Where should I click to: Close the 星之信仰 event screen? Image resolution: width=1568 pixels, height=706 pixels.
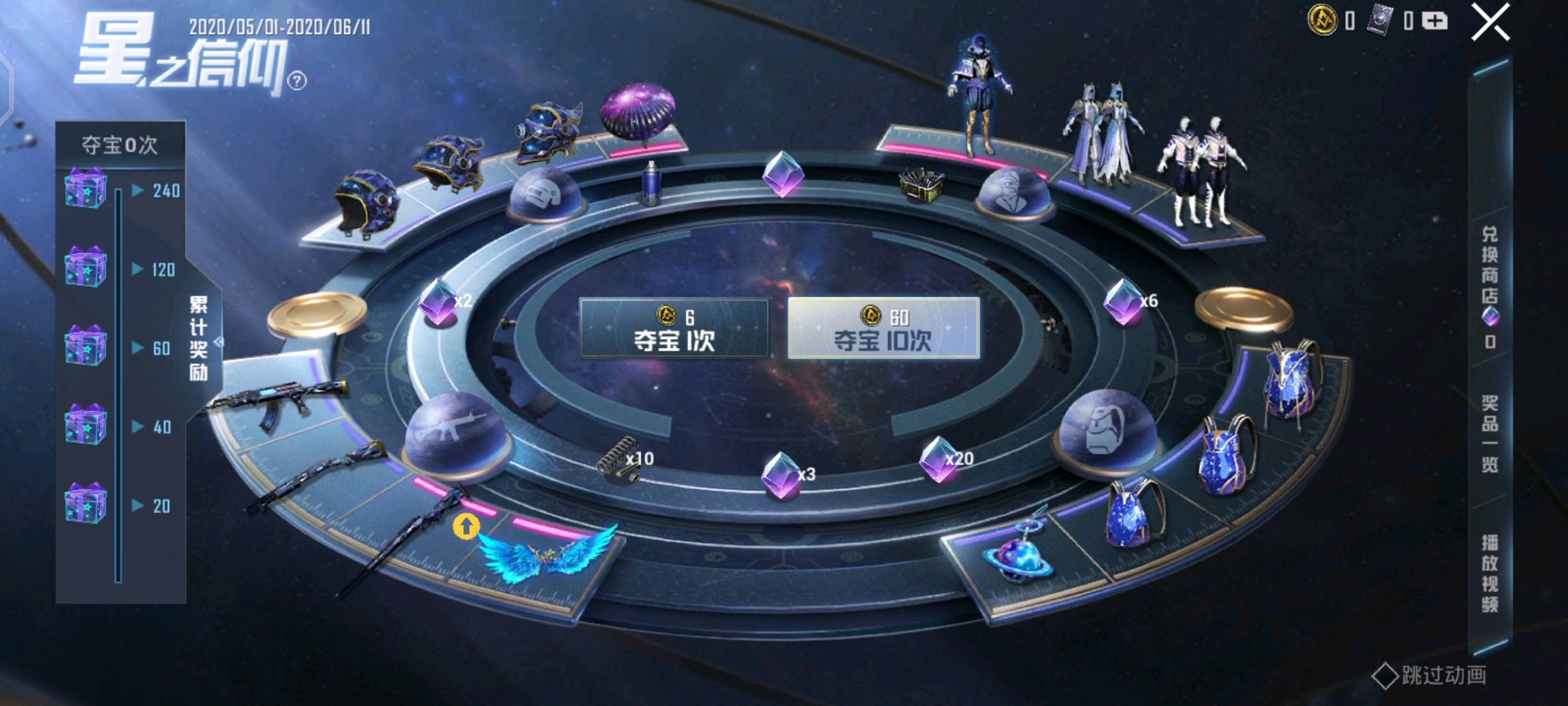(x=1490, y=23)
